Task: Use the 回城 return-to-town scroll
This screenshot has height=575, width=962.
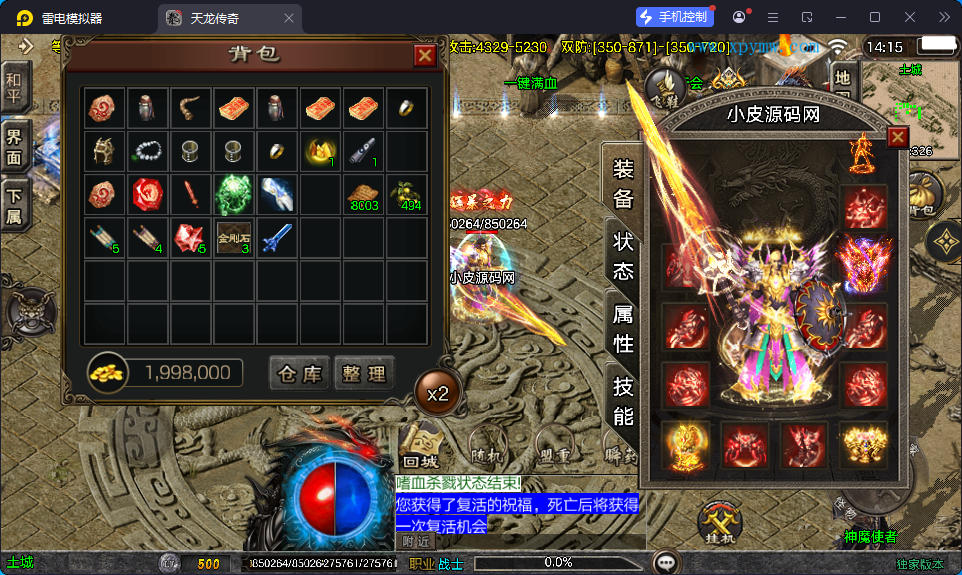Action: pos(422,445)
